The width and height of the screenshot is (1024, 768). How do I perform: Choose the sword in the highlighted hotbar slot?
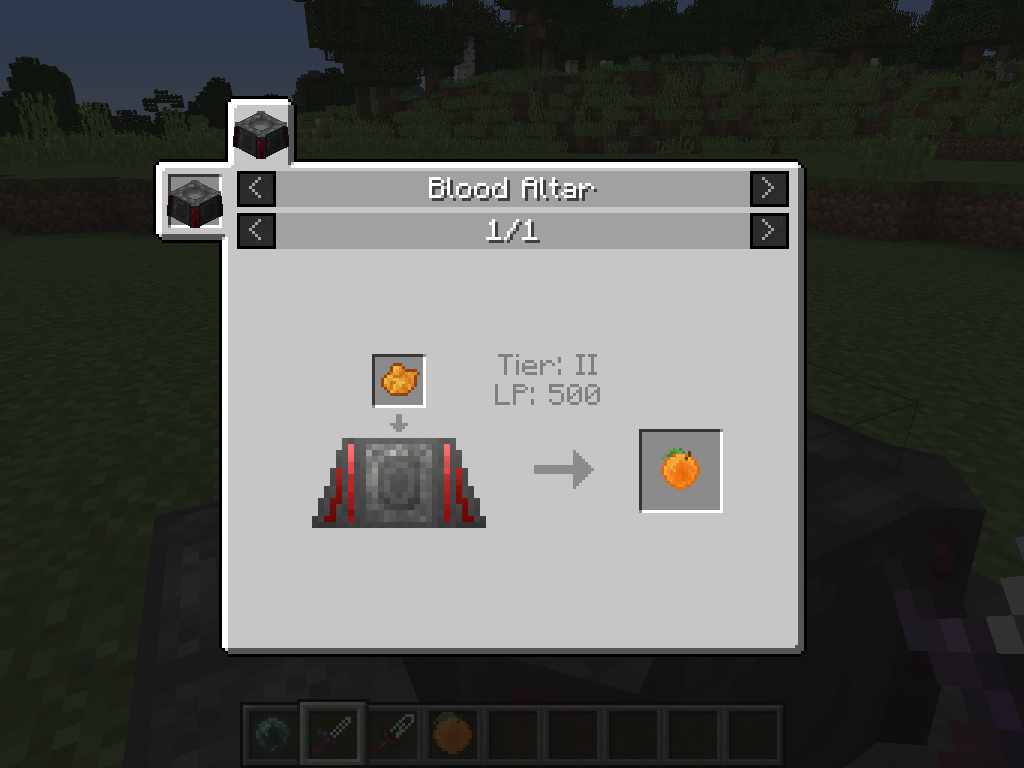334,733
